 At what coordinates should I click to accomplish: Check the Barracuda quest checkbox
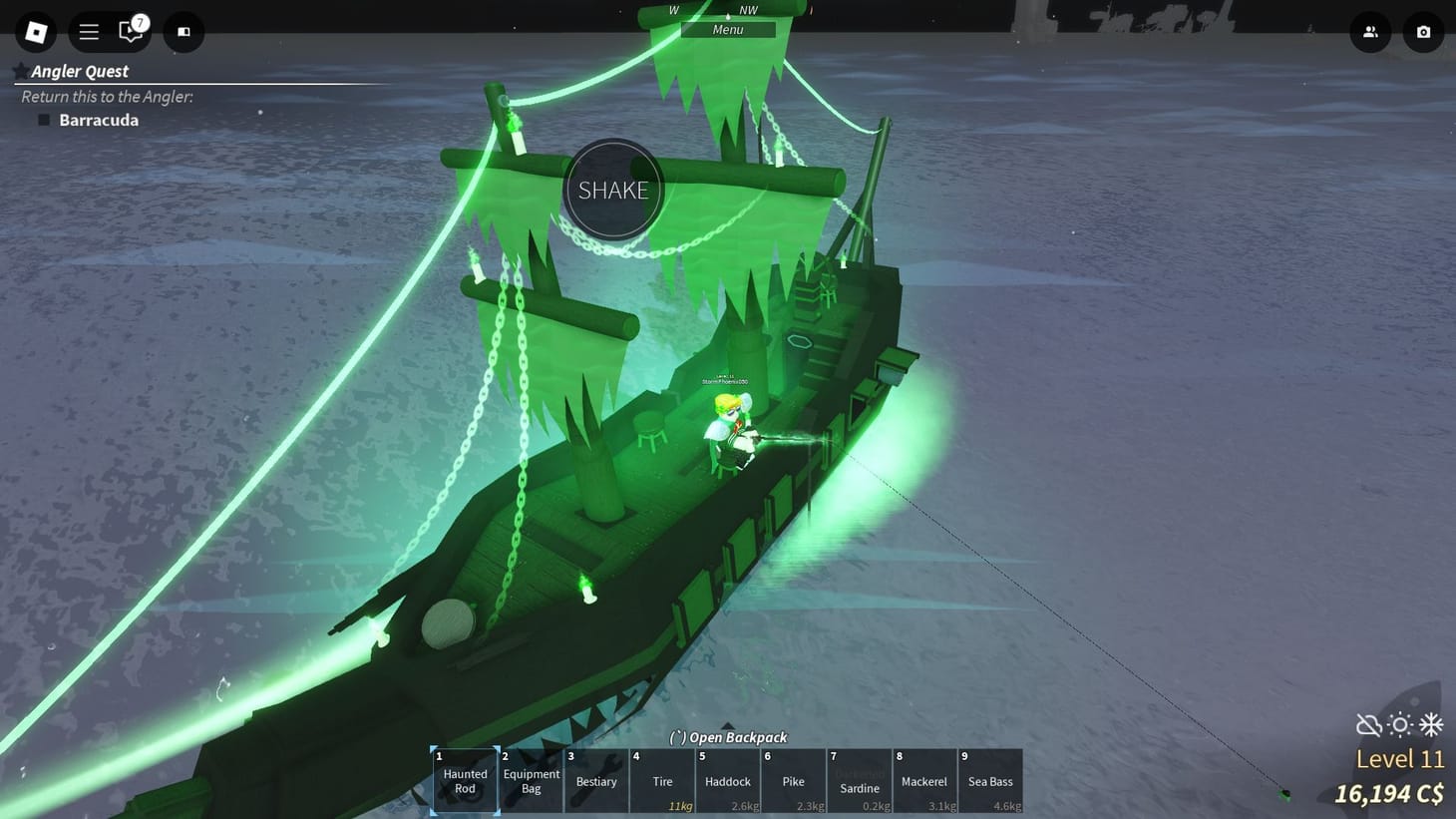coord(44,119)
